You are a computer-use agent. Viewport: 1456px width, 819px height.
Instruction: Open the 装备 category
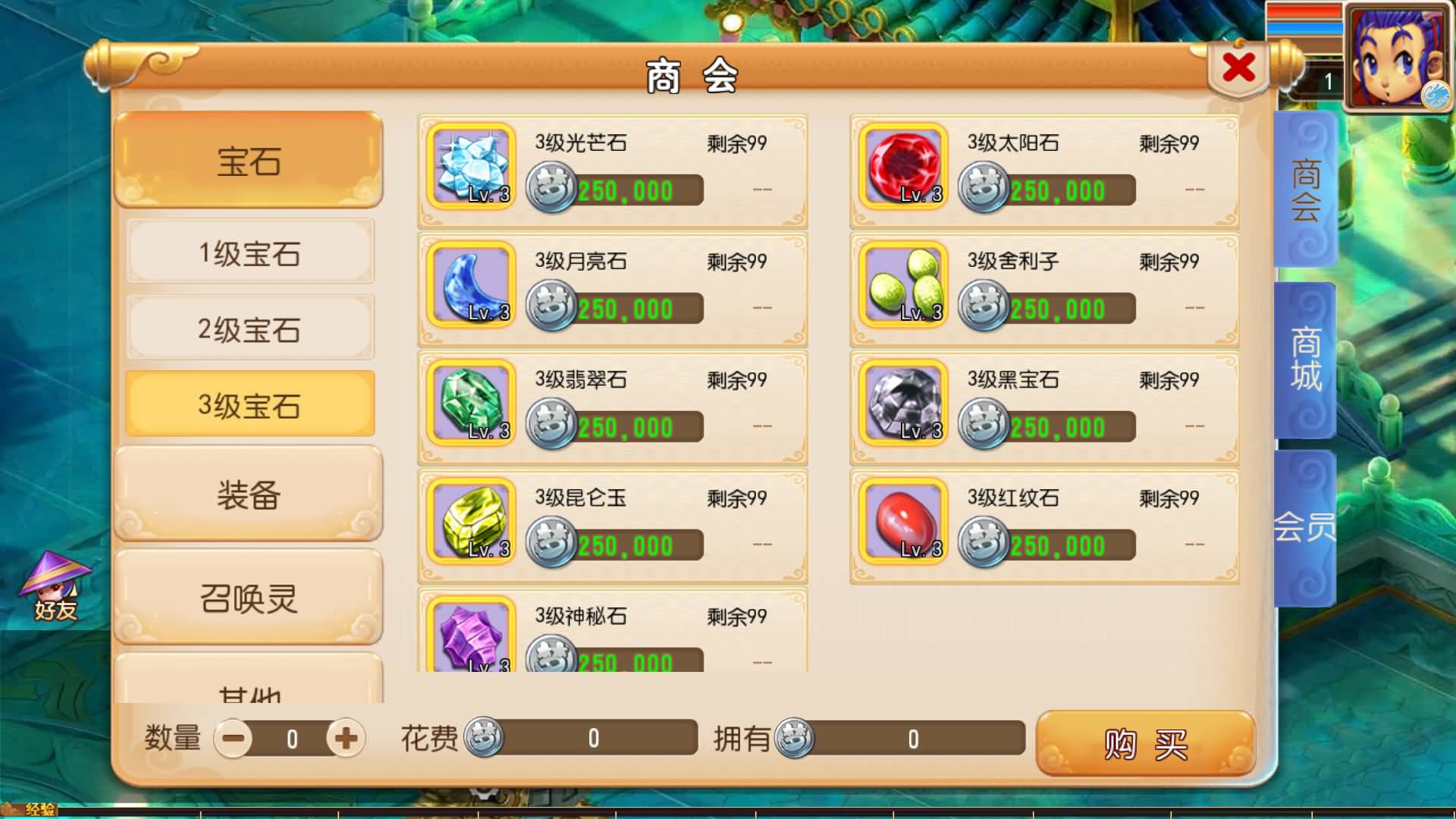pos(249,497)
